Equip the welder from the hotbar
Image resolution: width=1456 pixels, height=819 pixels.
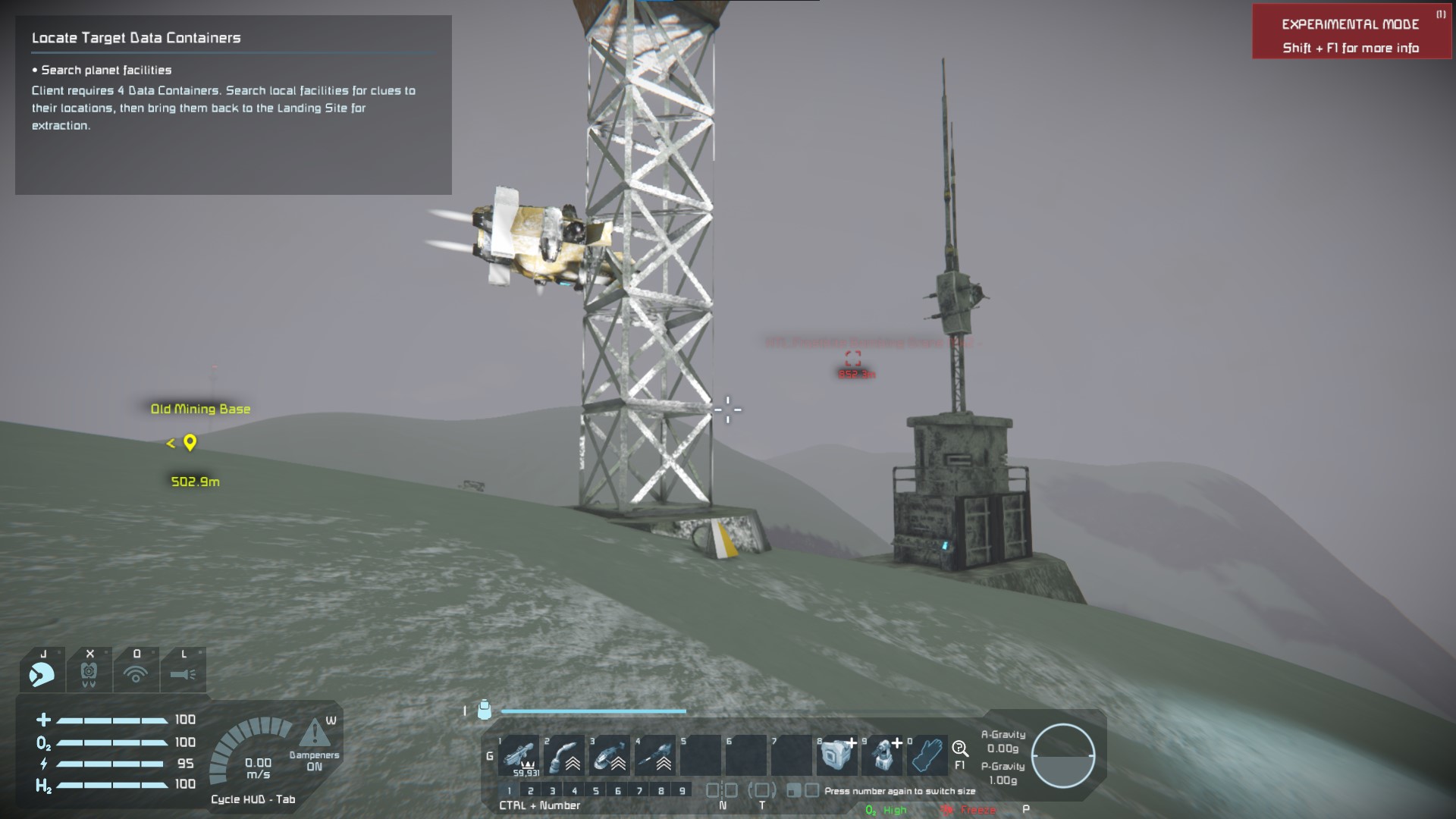564,755
